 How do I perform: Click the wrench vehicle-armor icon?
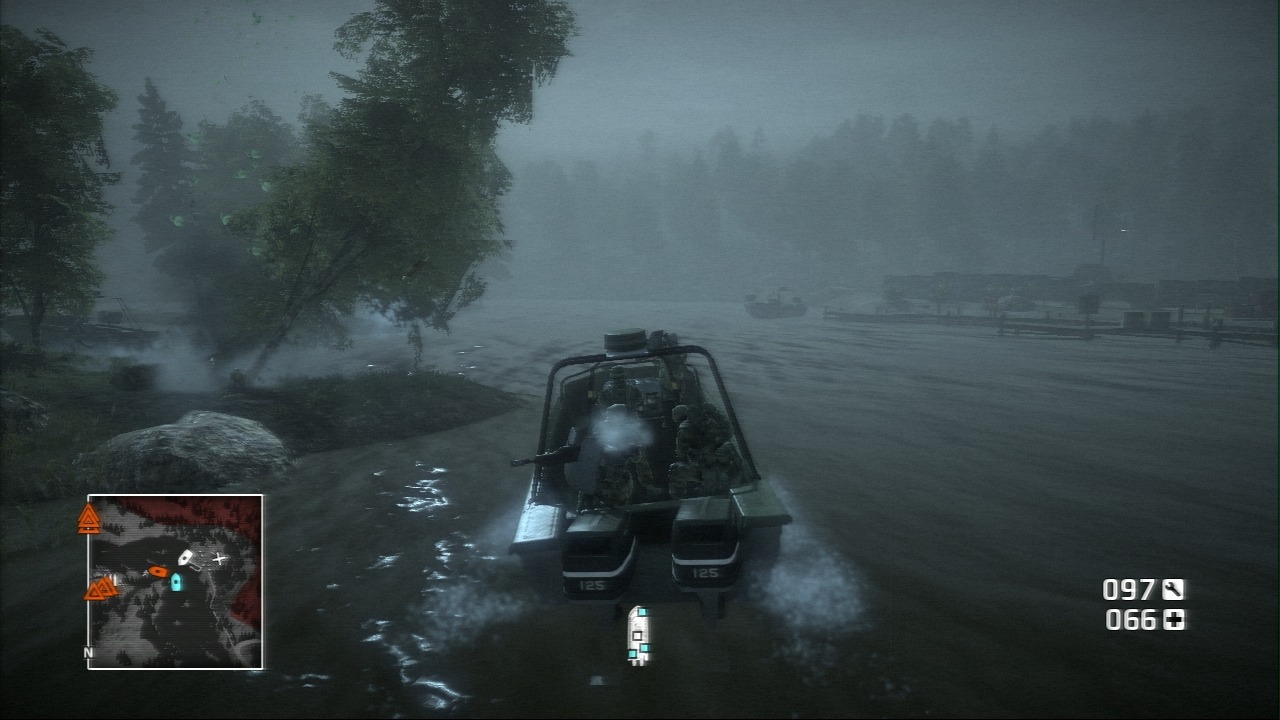pyautogui.click(x=1172, y=590)
